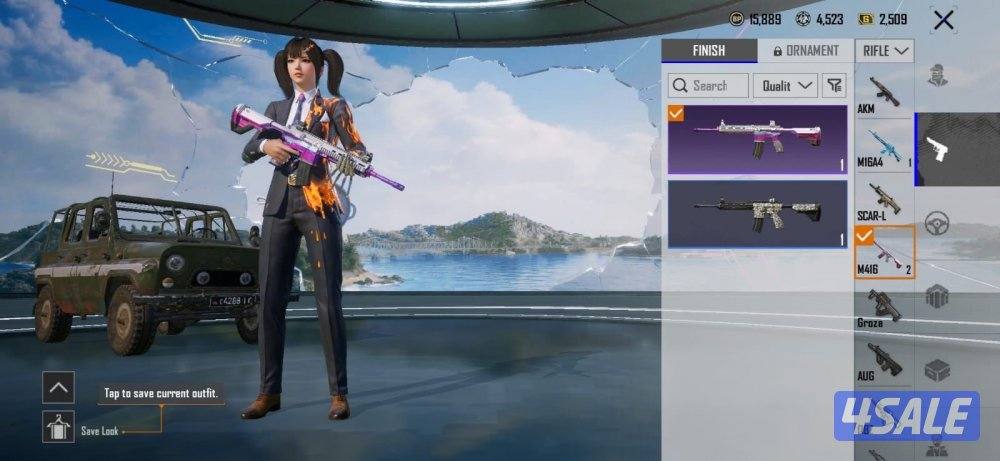Open the Quality sort dropdown

[x=785, y=86]
